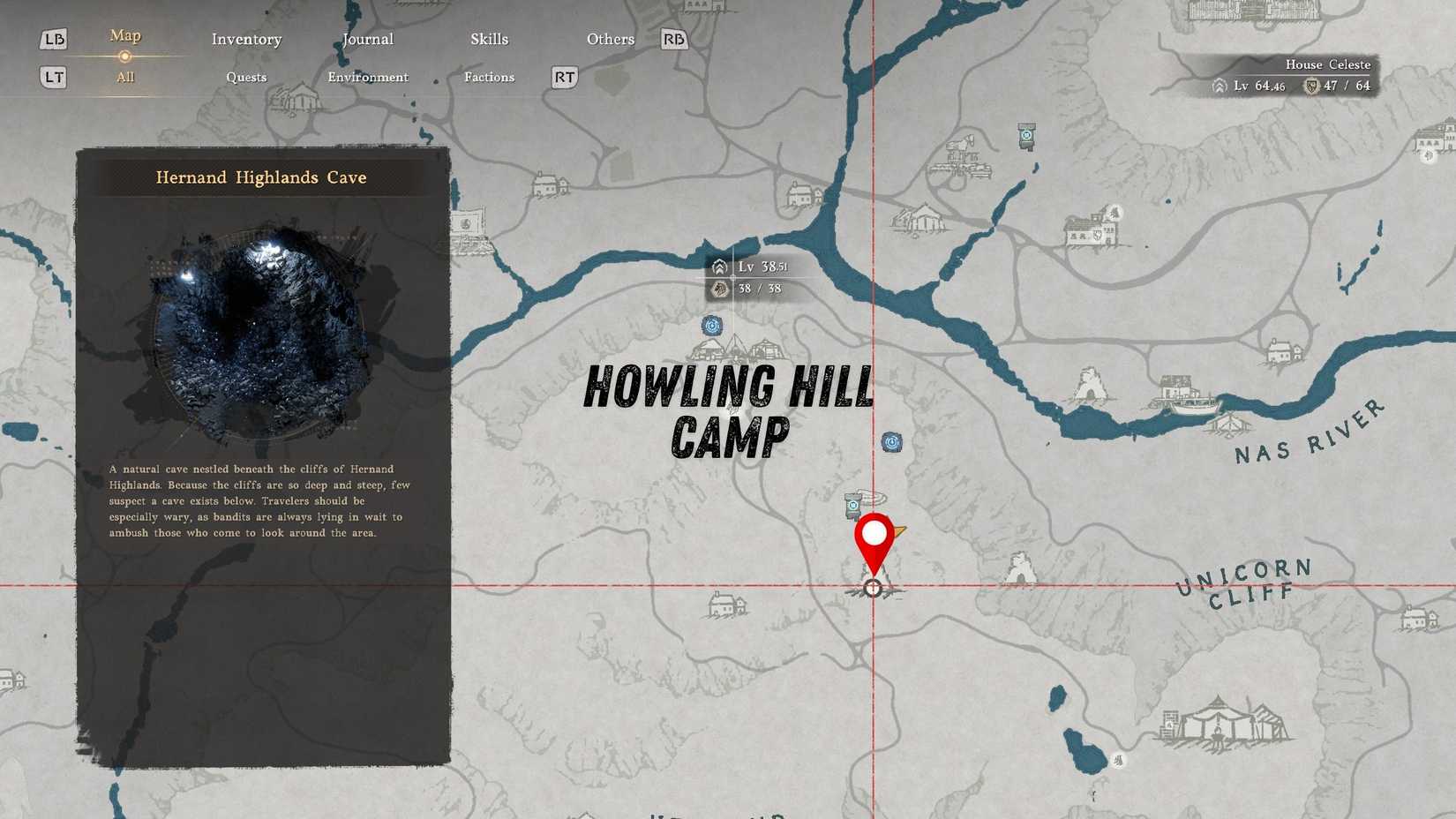Image resolution: width=1456 pixels, height=819 pixels.
Task: Toggle the LT trigger button indicator
Action: pyautogui.click(x=53, y=78)
